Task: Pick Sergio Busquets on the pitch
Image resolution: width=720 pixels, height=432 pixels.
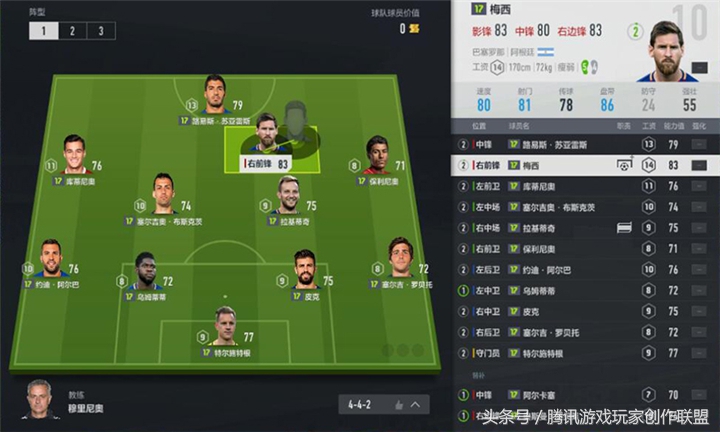Action: (x=163, y=198)
